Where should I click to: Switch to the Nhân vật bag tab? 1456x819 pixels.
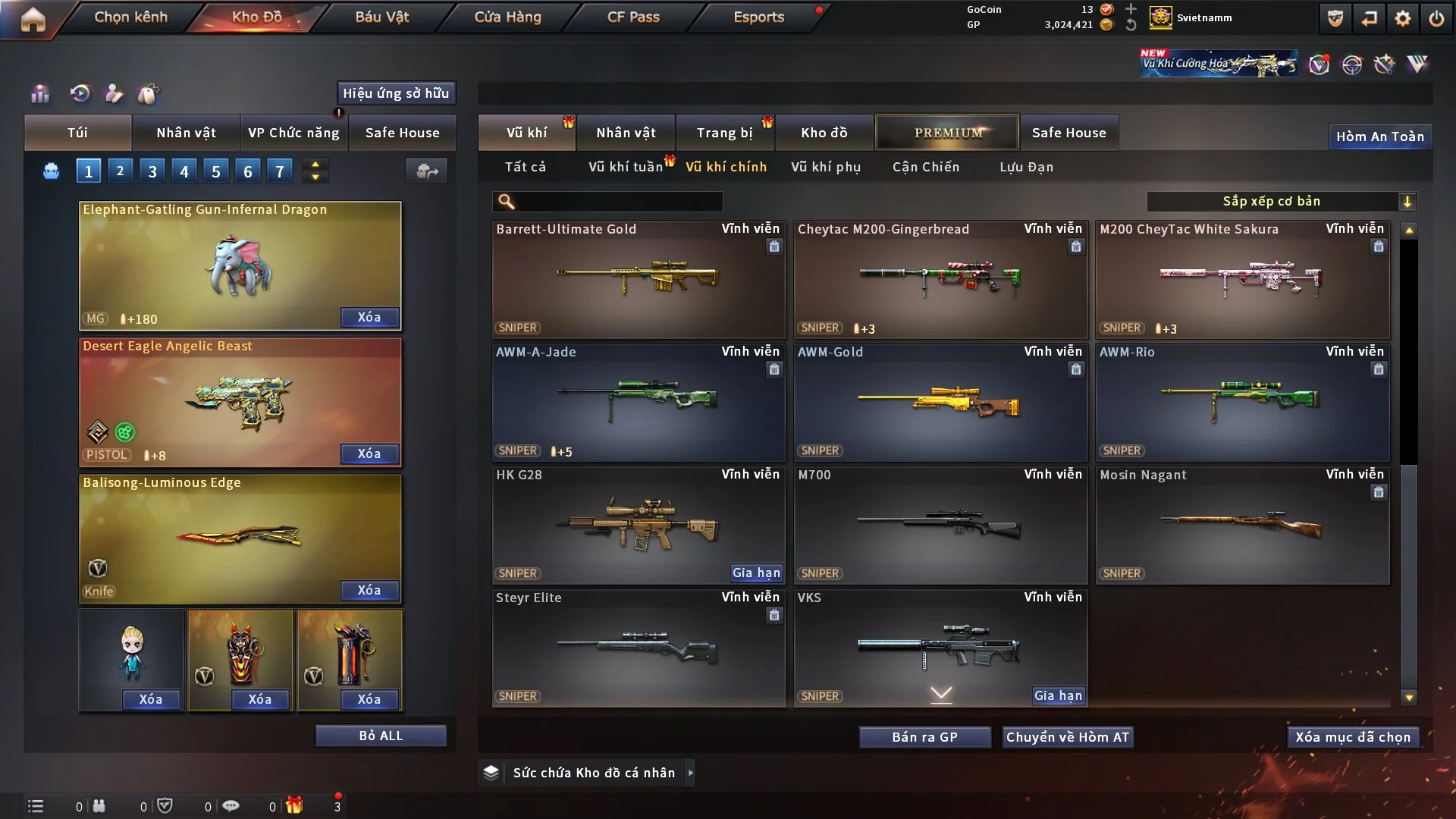[186, 133]
